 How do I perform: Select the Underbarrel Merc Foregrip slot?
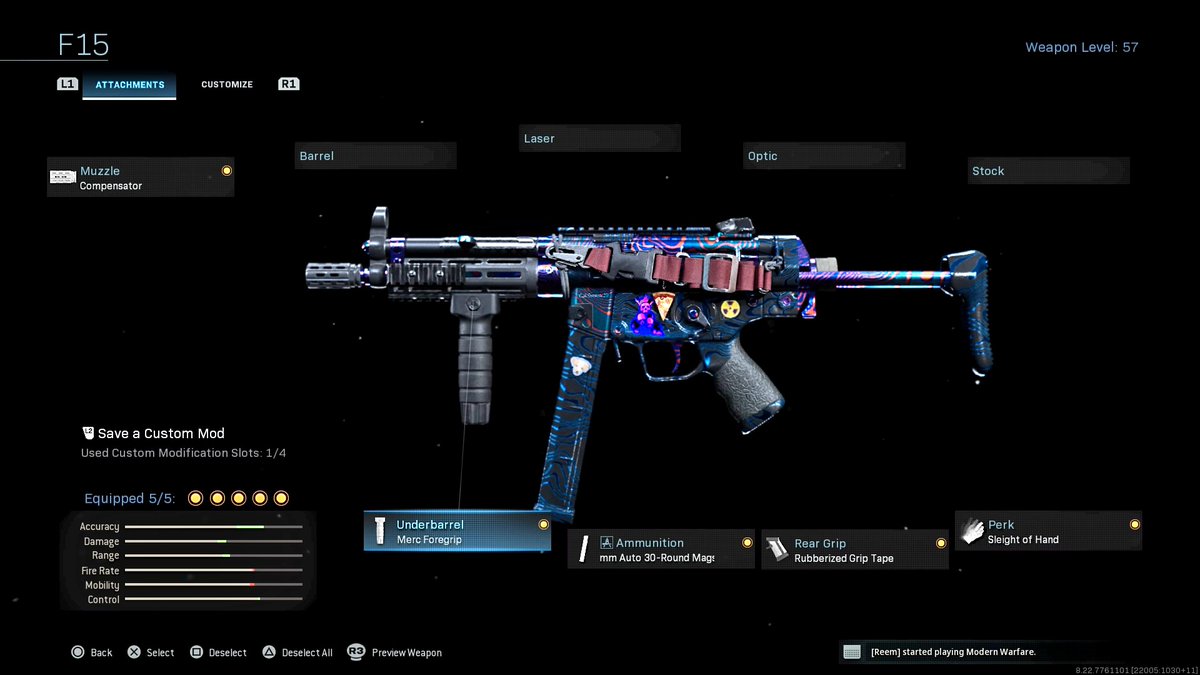(x=457, y=532)
